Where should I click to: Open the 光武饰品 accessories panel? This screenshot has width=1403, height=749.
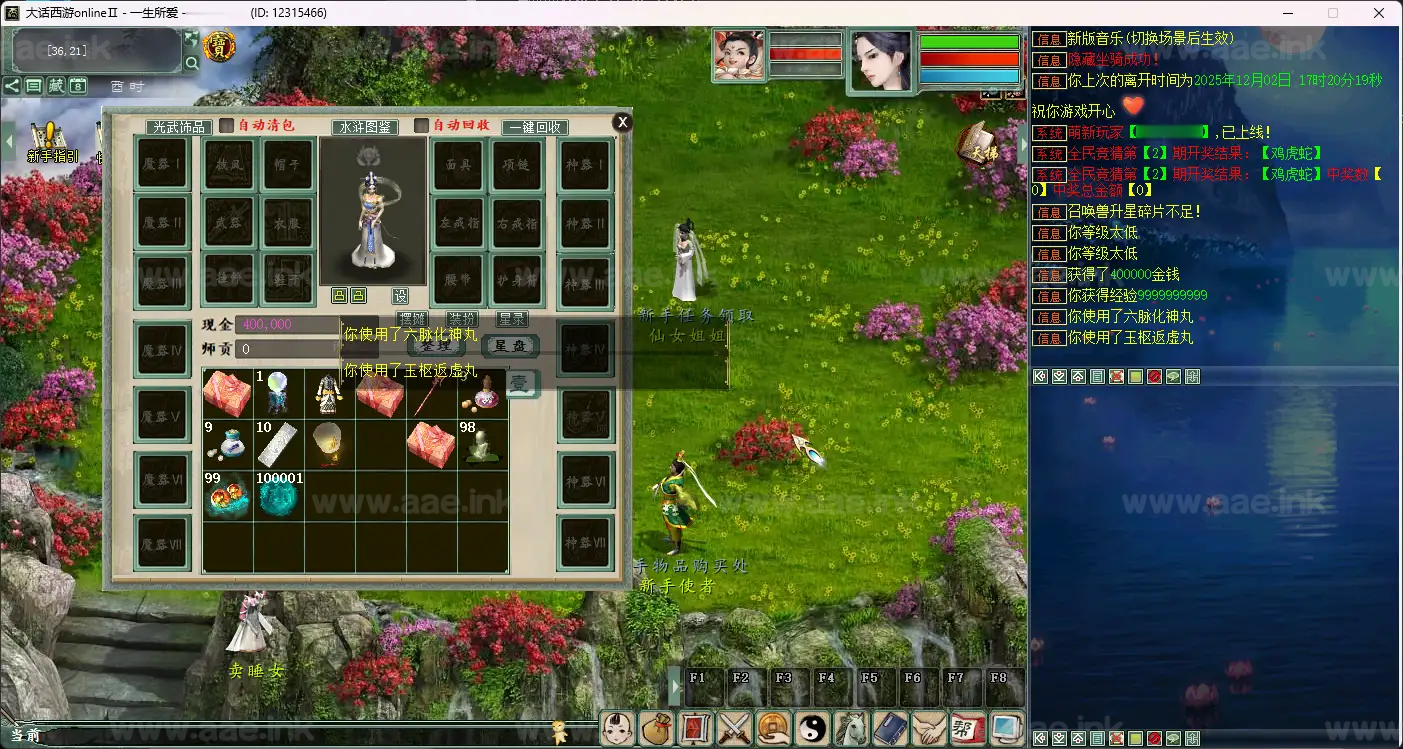tap(179, 127)
